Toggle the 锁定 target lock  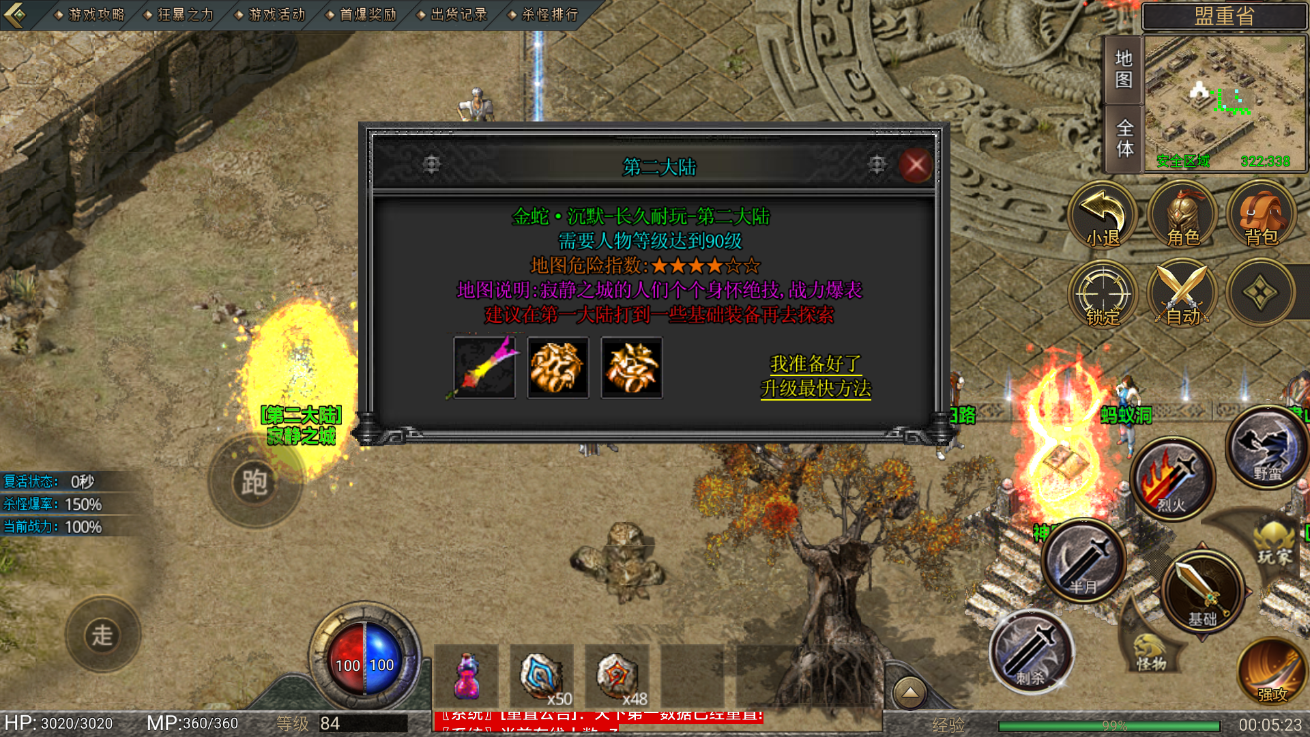(x=1103, y=295)
